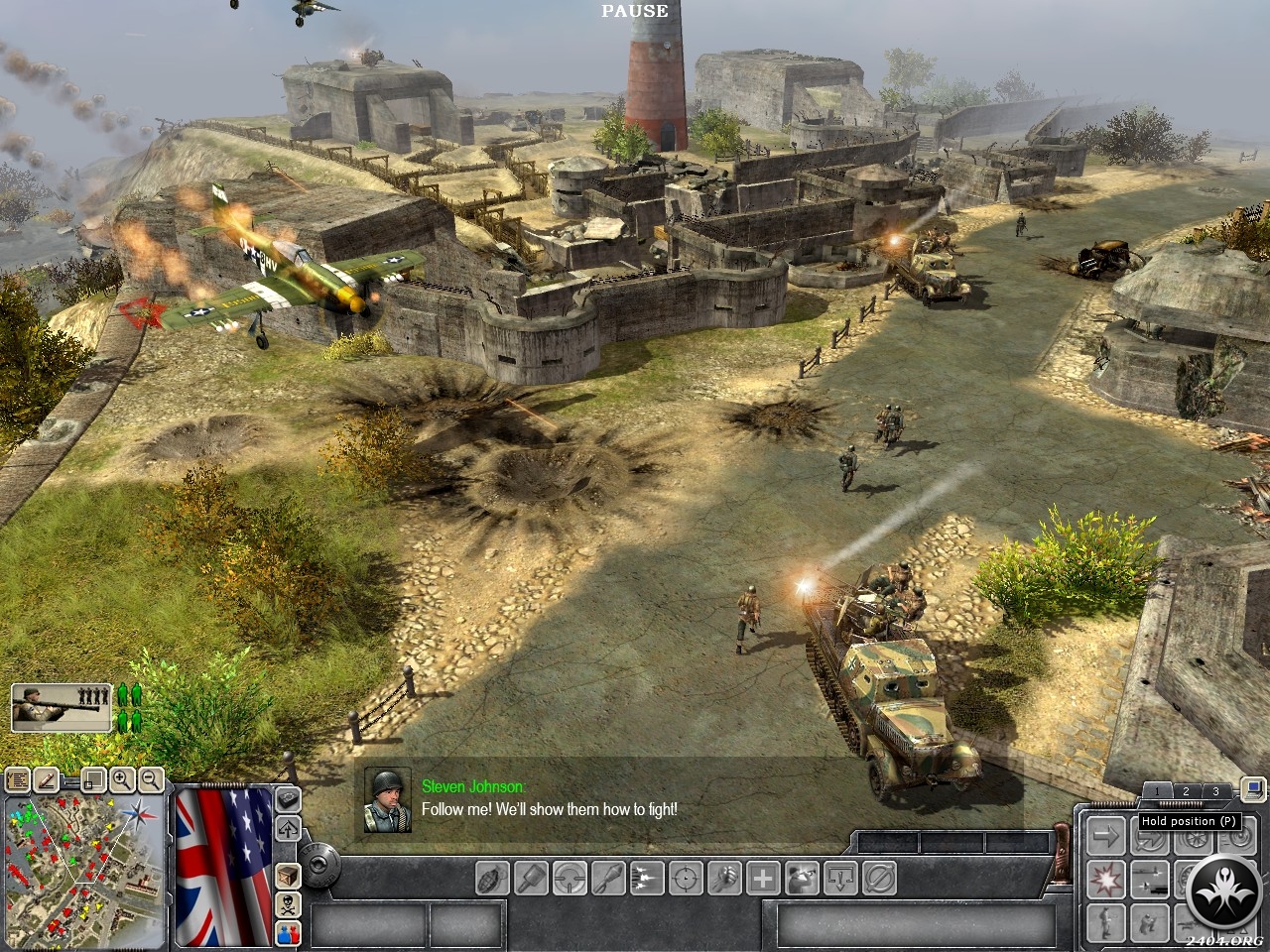The image size is (1270, 952).
Task: Activate the red explosion attack command
Action: tap(1104, 879)
